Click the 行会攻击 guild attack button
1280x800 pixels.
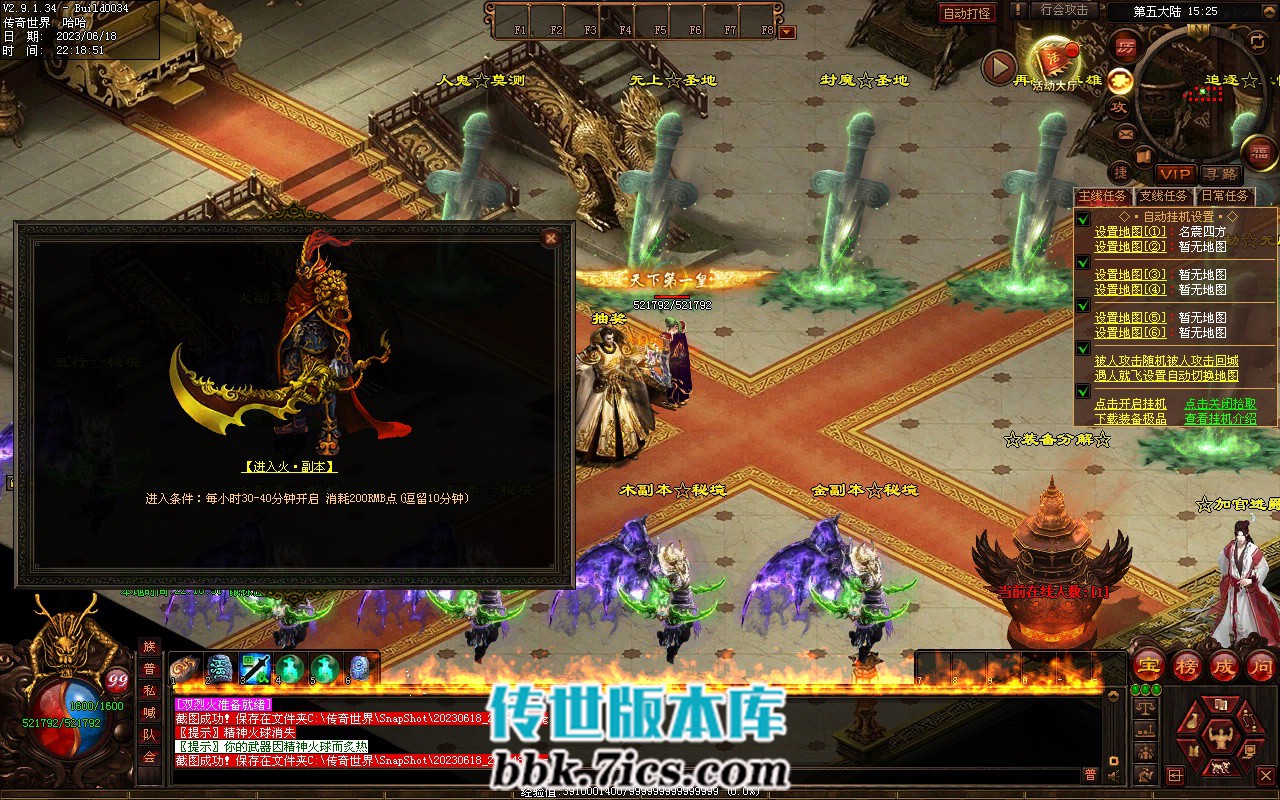(x=1064, y=10)
